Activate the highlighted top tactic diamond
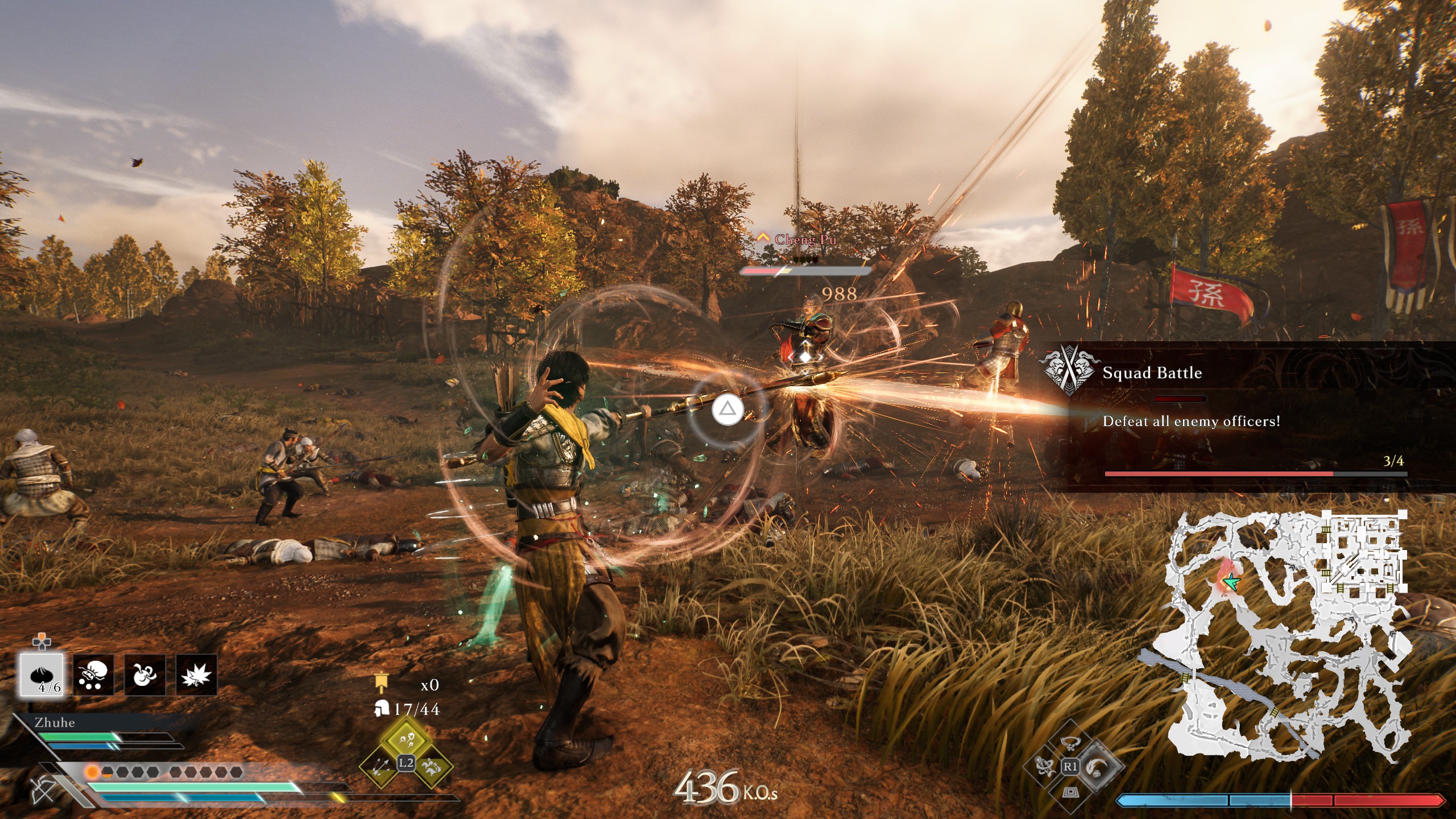This screenshot has height=819, width=1456. coord(406,738)
